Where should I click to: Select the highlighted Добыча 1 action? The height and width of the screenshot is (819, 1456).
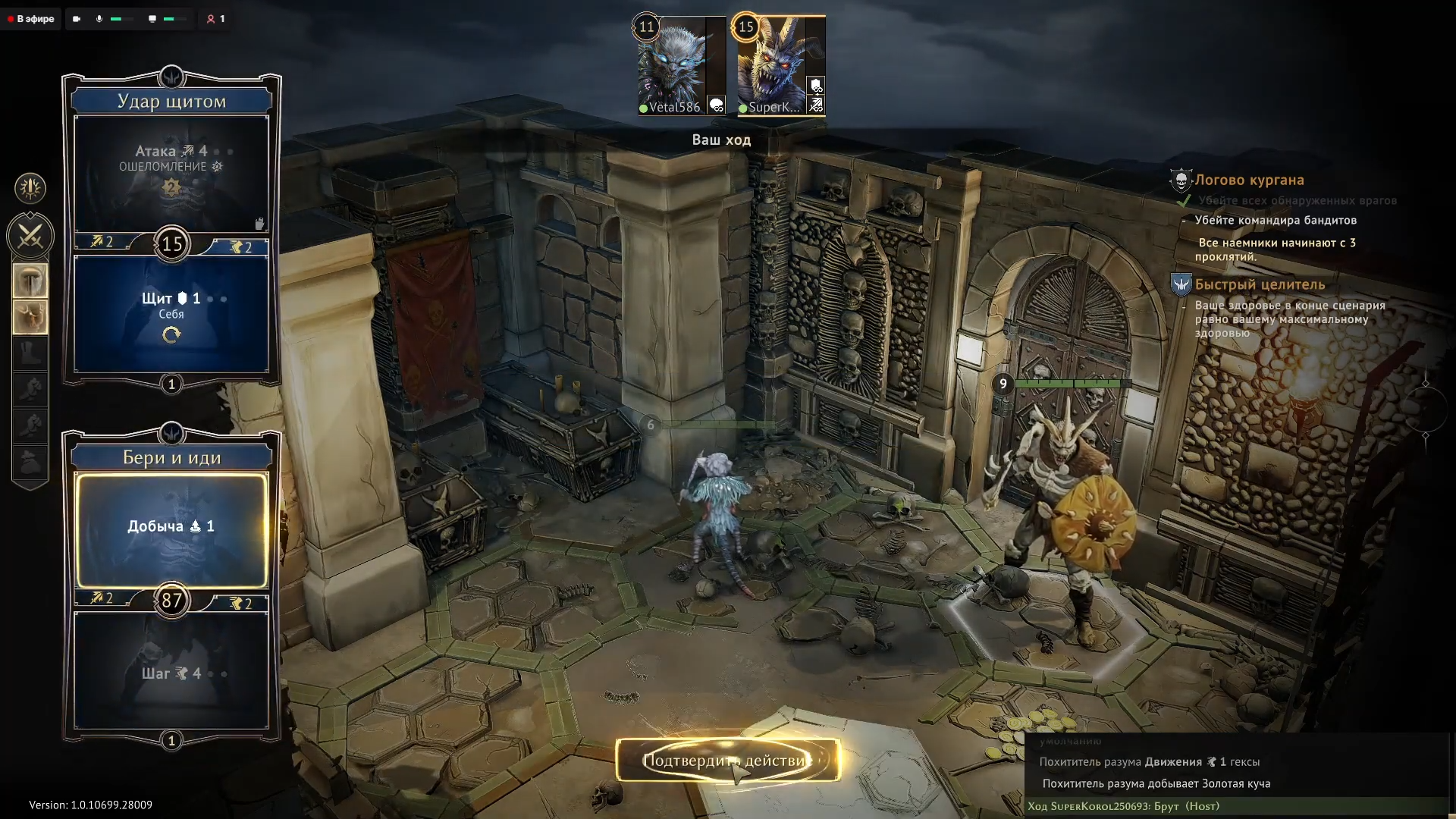pos(171,529)
